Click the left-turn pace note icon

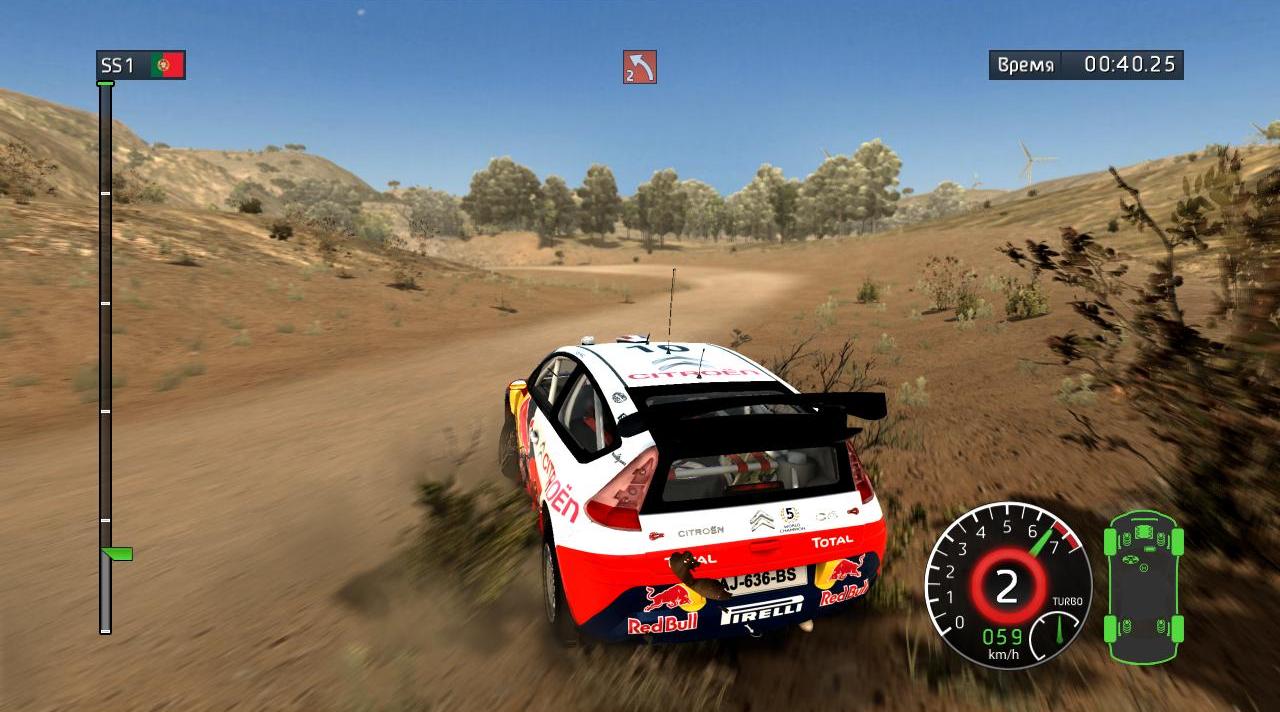(639, 67)
